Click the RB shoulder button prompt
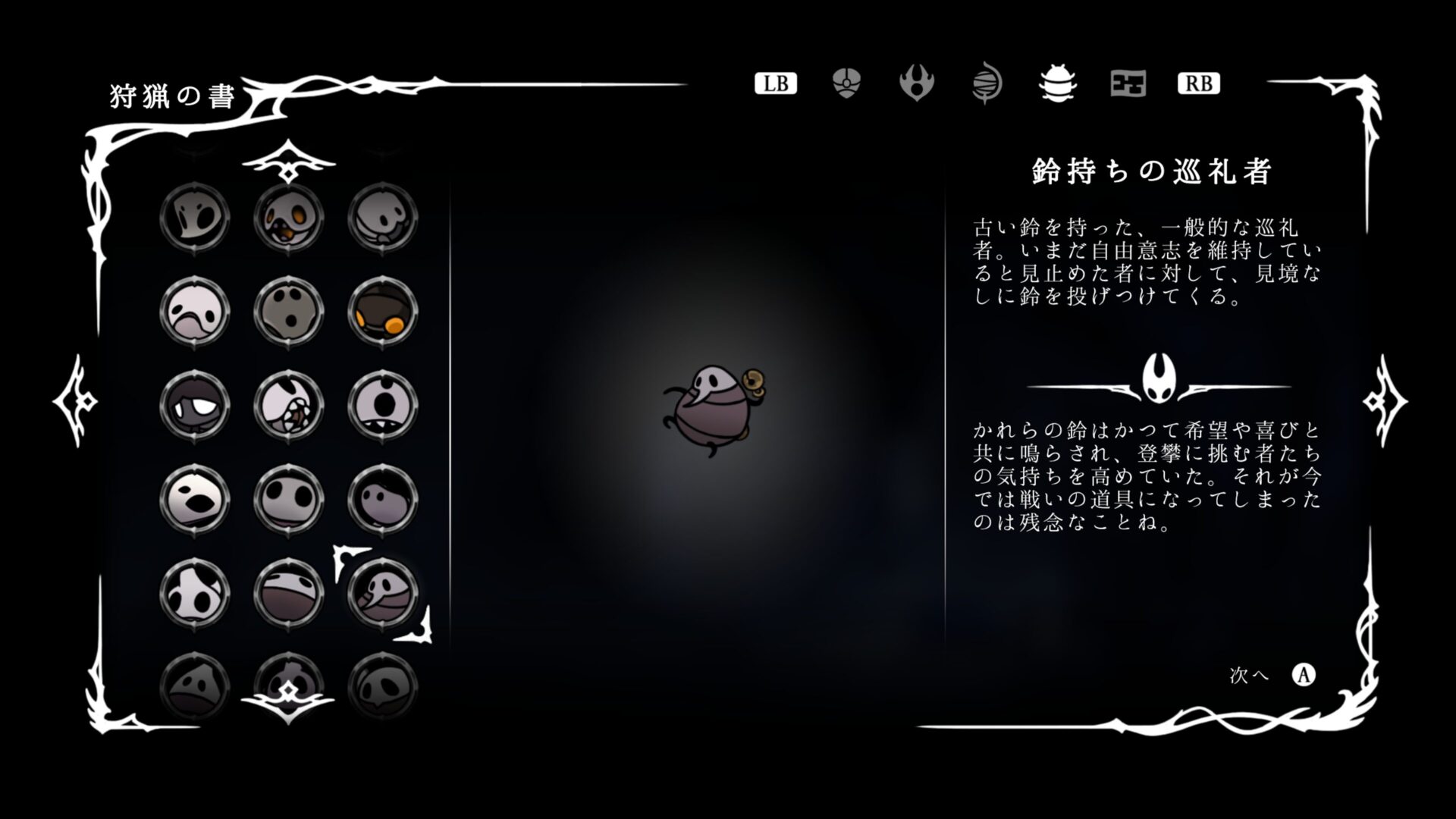The width and height of the screenshot is (1456, 819). pos(1198,83)
